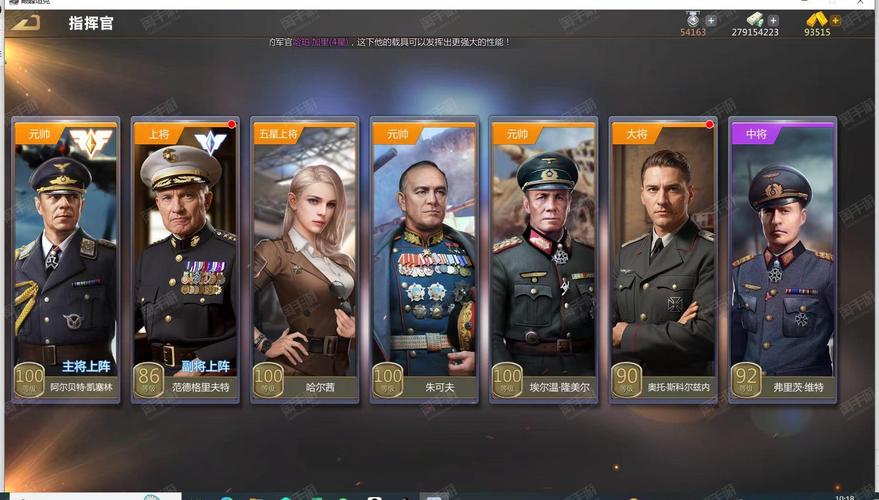This screenshot has height=500, width=879.
Task: Select commander card 阿尔贝特·凯塞林
Action: (67, 260)
